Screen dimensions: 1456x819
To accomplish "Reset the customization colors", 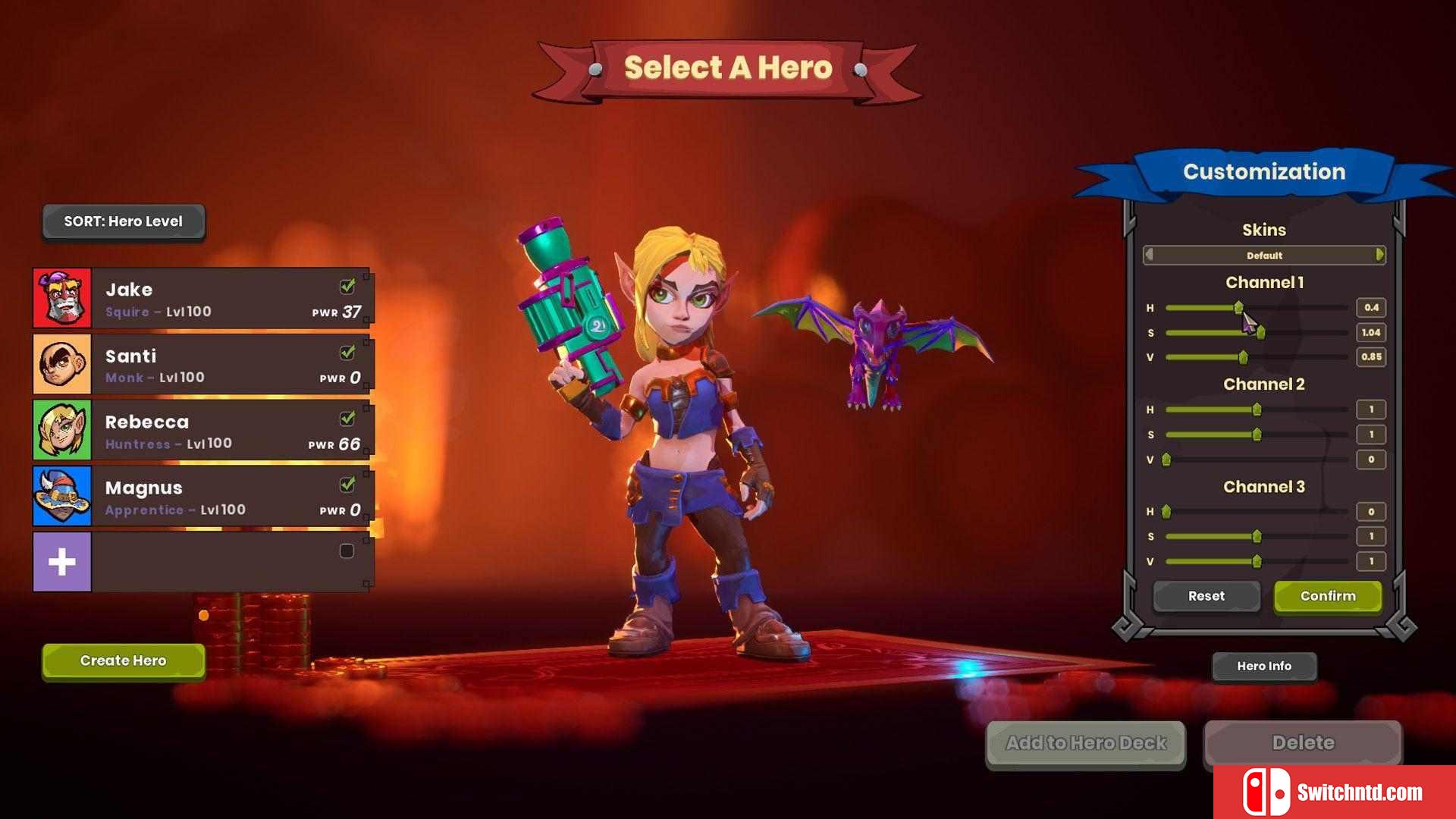I will point(1206,596).
